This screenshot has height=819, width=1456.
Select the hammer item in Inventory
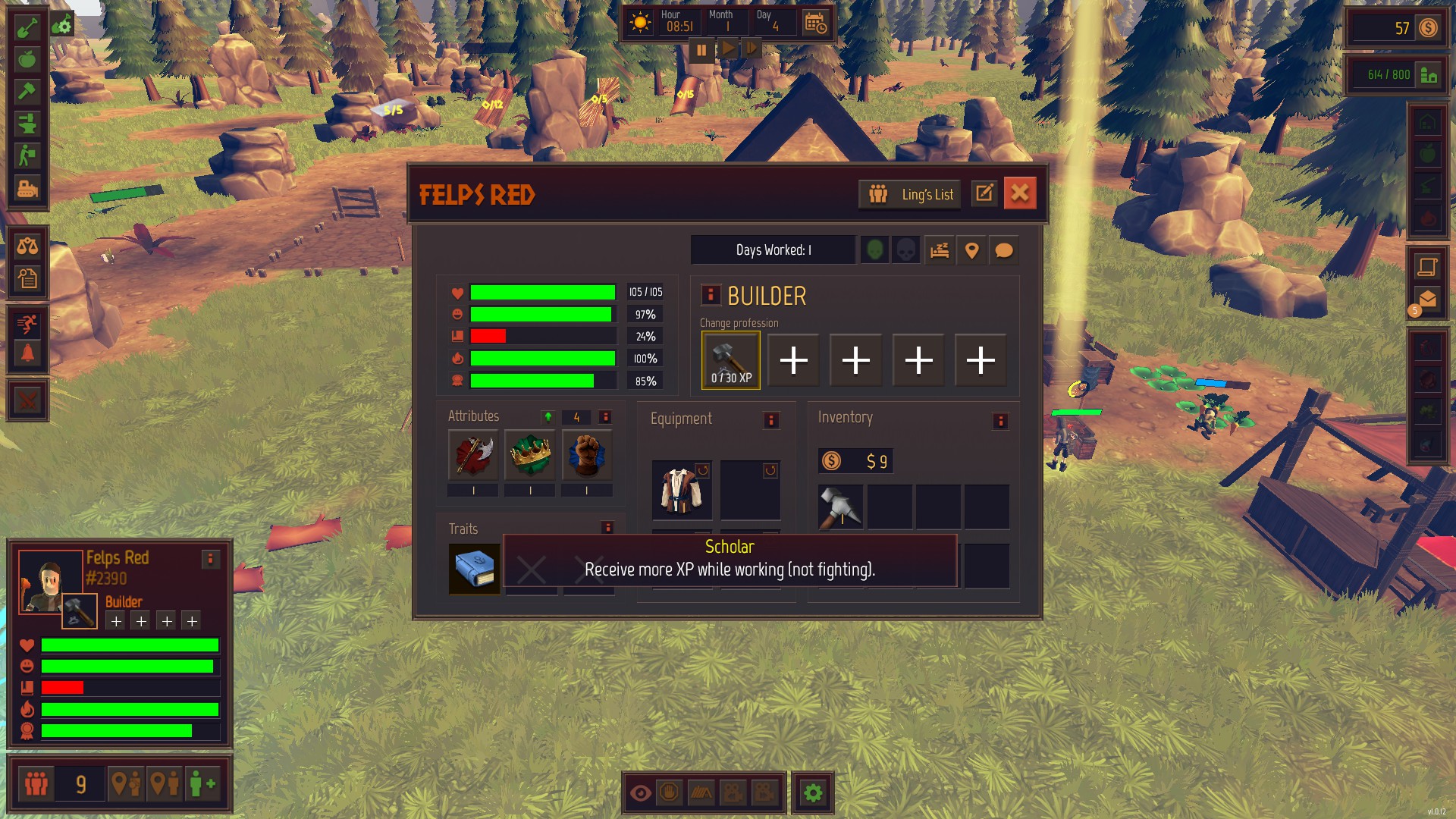click(840, 507)
